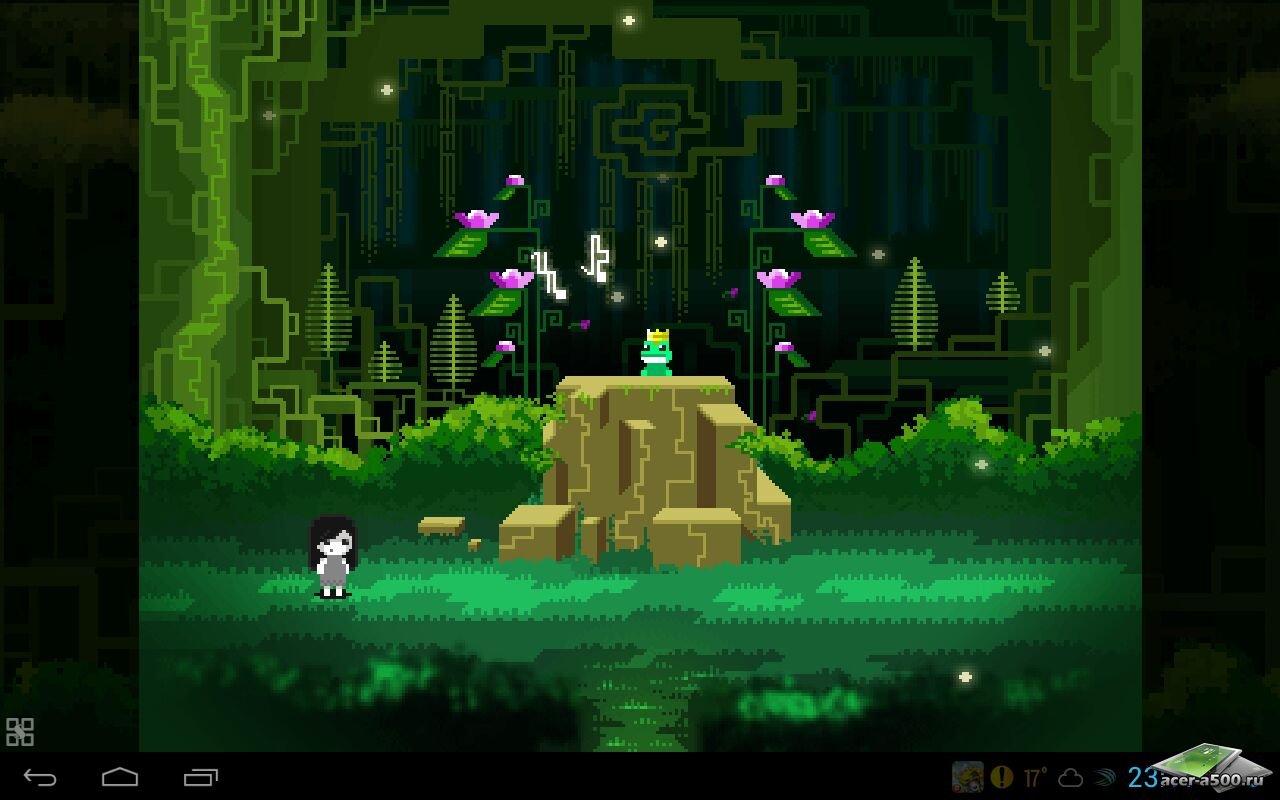Open the game menu grid icon

coord(20,732)
